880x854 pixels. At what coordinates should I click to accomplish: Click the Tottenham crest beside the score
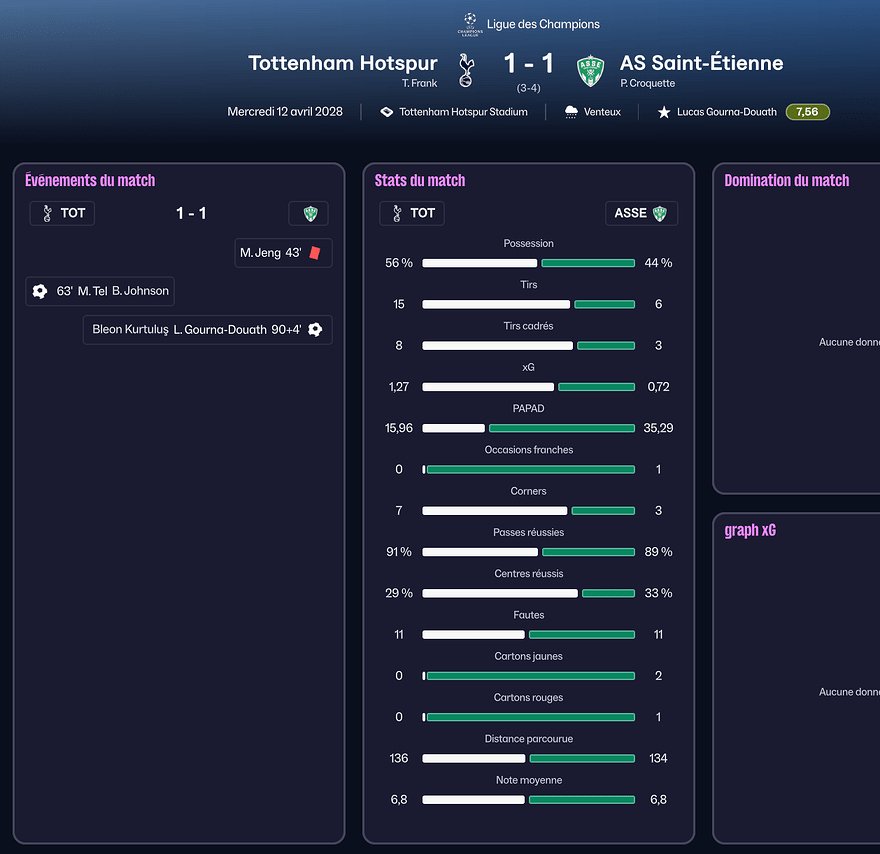[465, 70]
